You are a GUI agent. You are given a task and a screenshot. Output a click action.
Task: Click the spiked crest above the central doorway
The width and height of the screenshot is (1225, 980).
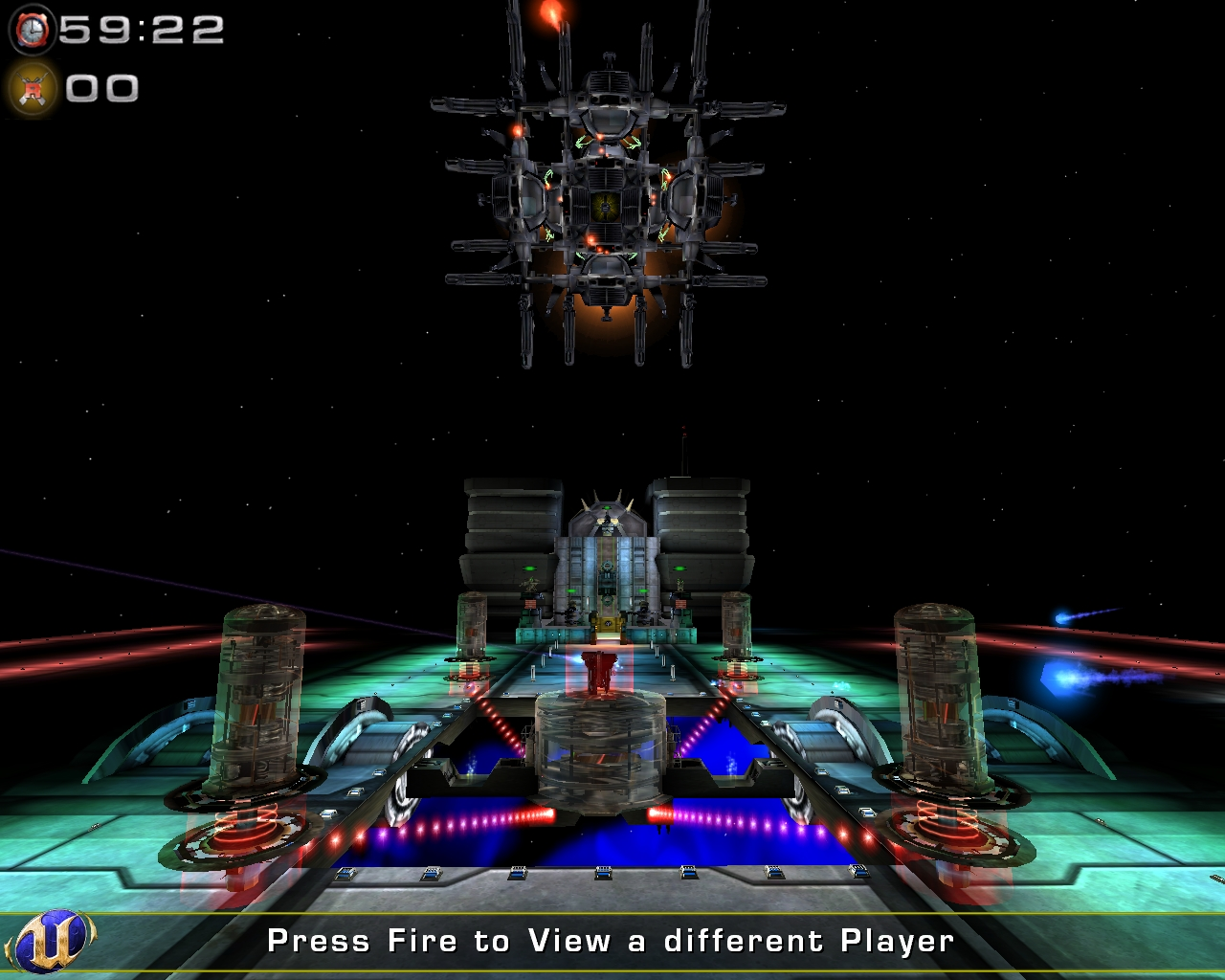pyautogui.click(x=608, y=500)
